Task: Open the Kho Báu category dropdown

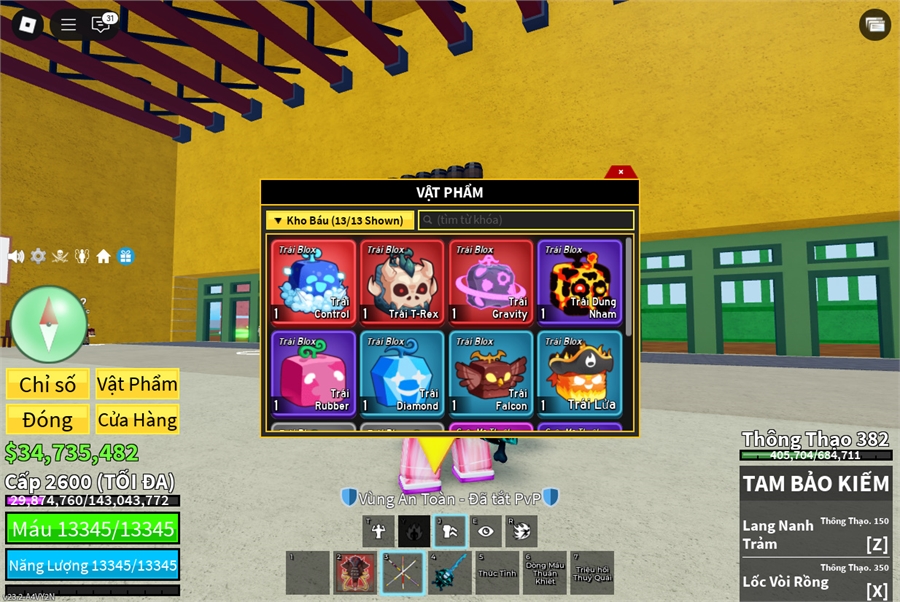Action: 339,220
